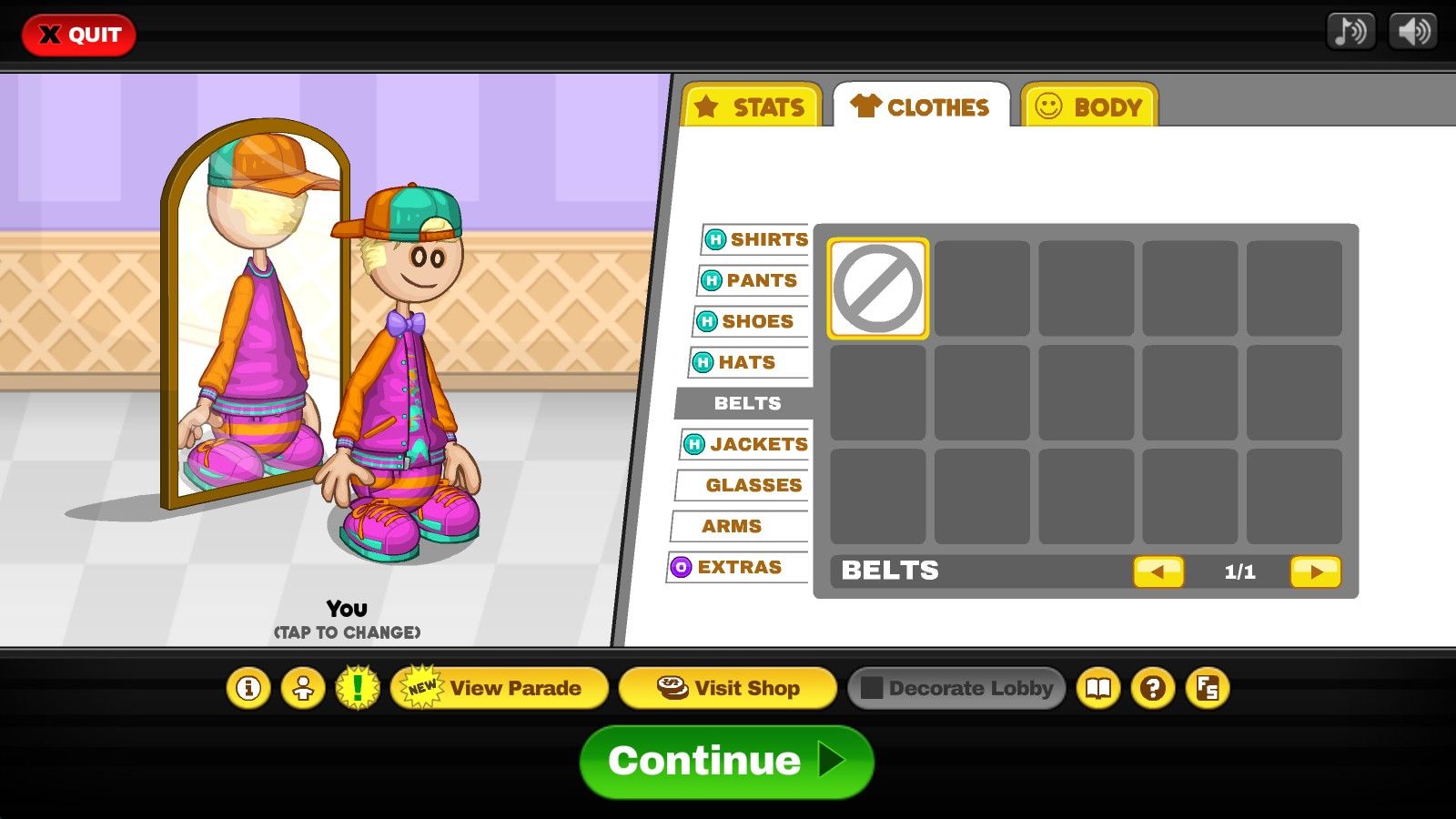Toggle the sound speaker button
Image resolution: width=1456 pixels, height=819 pixels.
[x=1412, y=32]
